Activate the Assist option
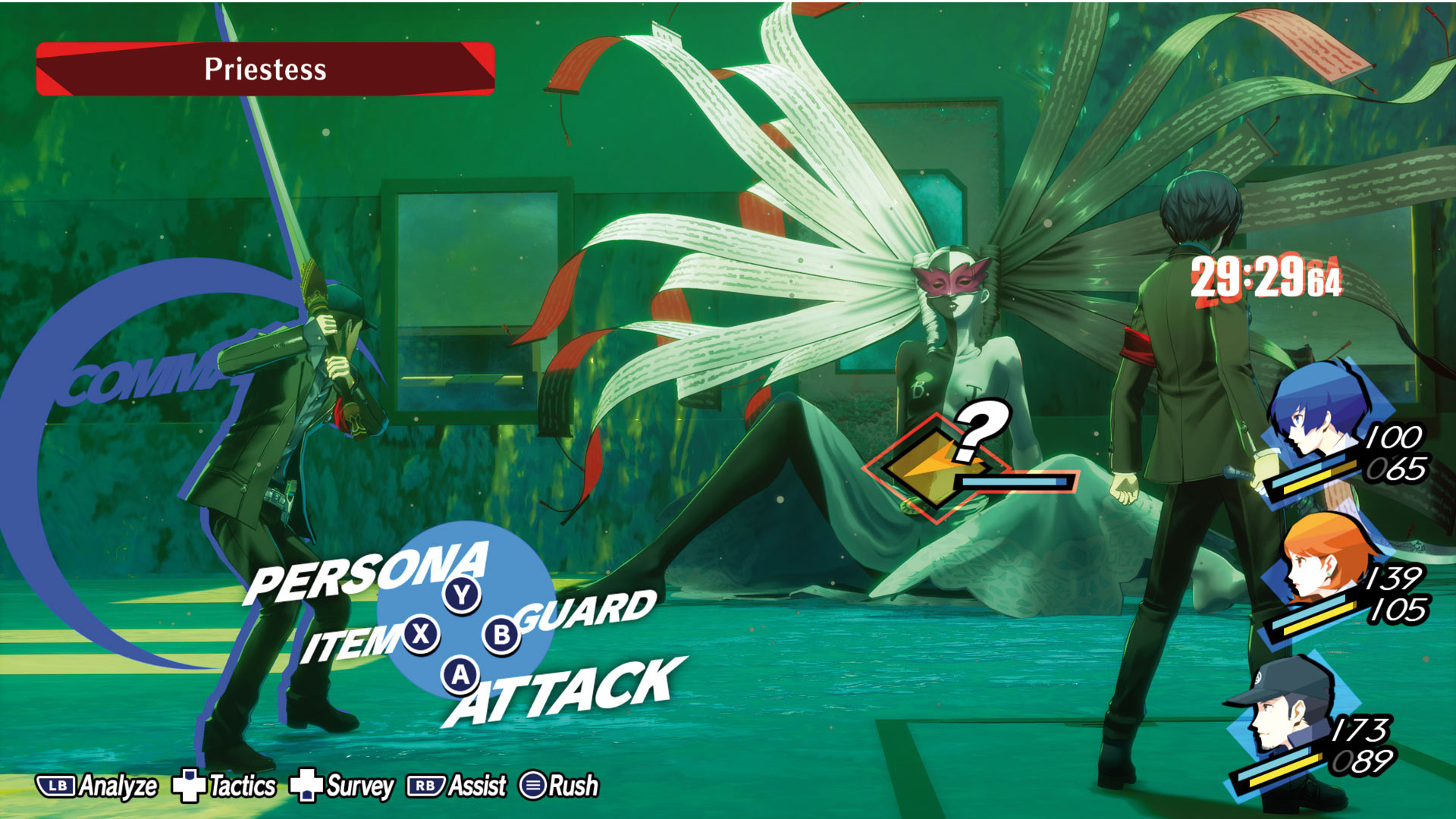1456x819 pixels. tap(457, 786)
